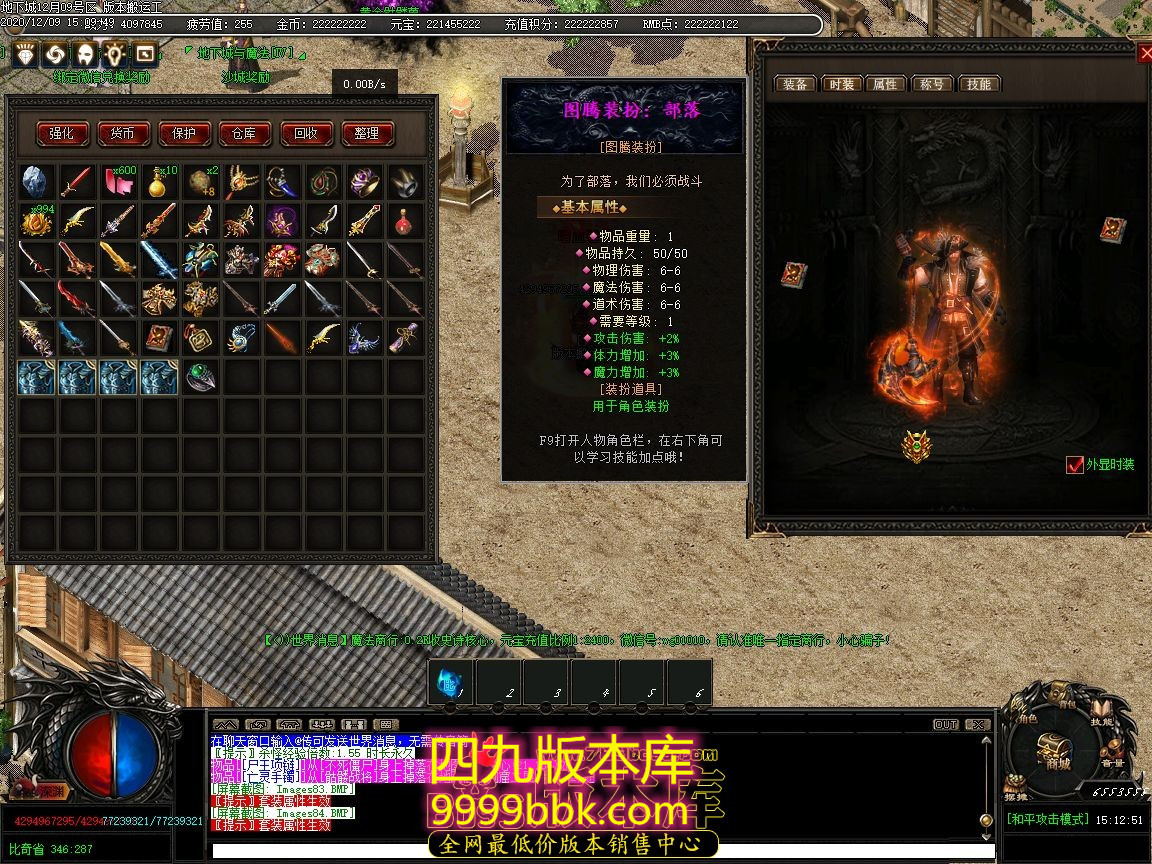Activate the skill in hotbar slot 1
The image size is (1152, 864).
450,682
